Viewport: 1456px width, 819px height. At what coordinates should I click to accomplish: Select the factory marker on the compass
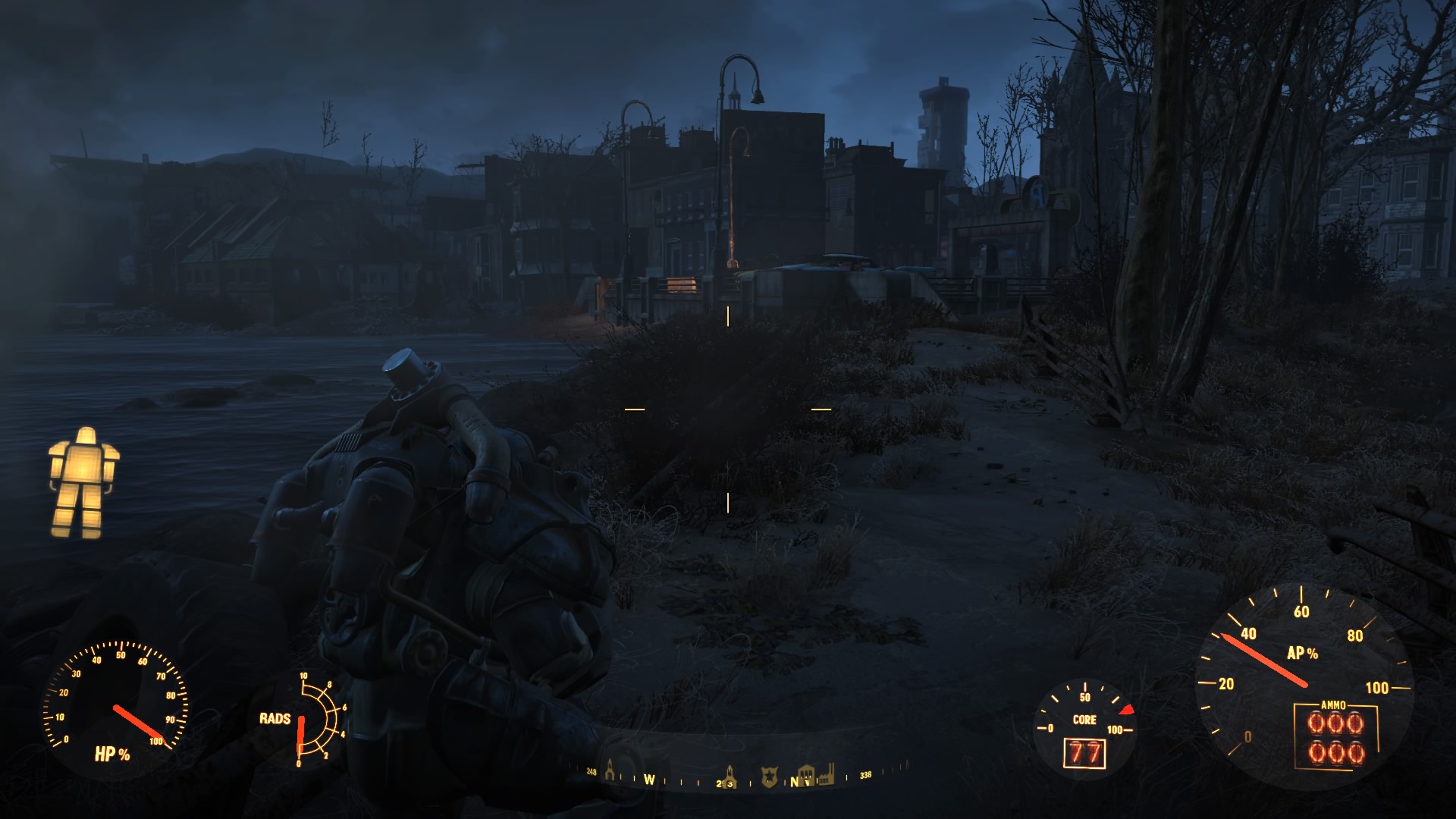click(x=826, y=773)
